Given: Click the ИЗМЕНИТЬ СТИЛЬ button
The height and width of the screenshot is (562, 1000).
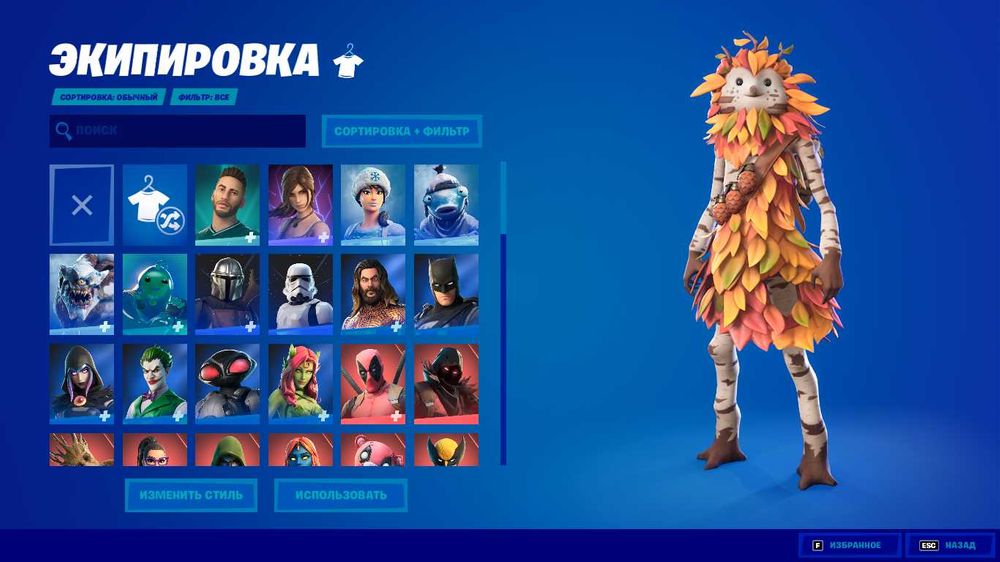Looking at the screenshot, I should coord(191,495).
